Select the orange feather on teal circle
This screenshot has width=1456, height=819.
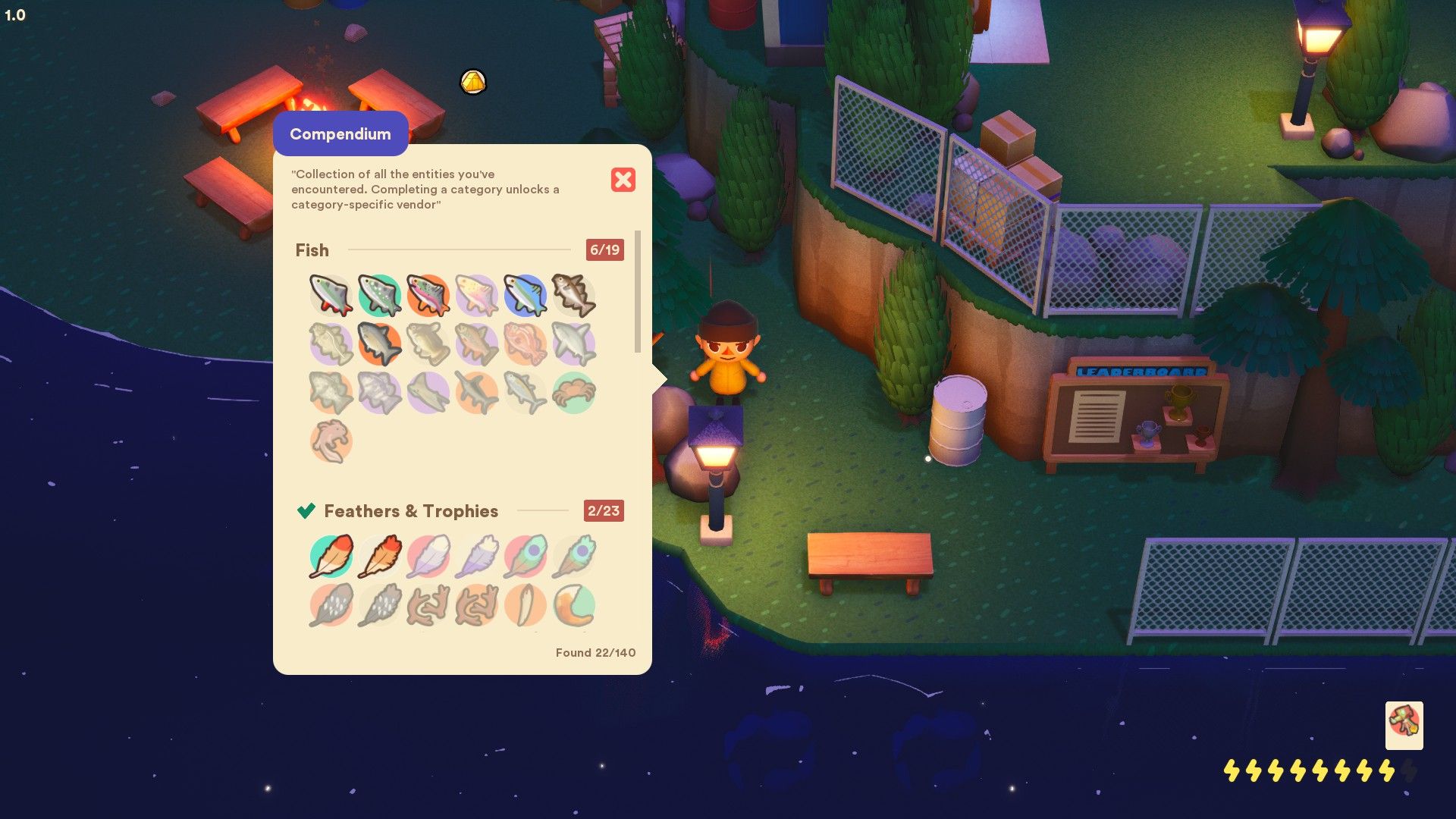coord(331,556)
